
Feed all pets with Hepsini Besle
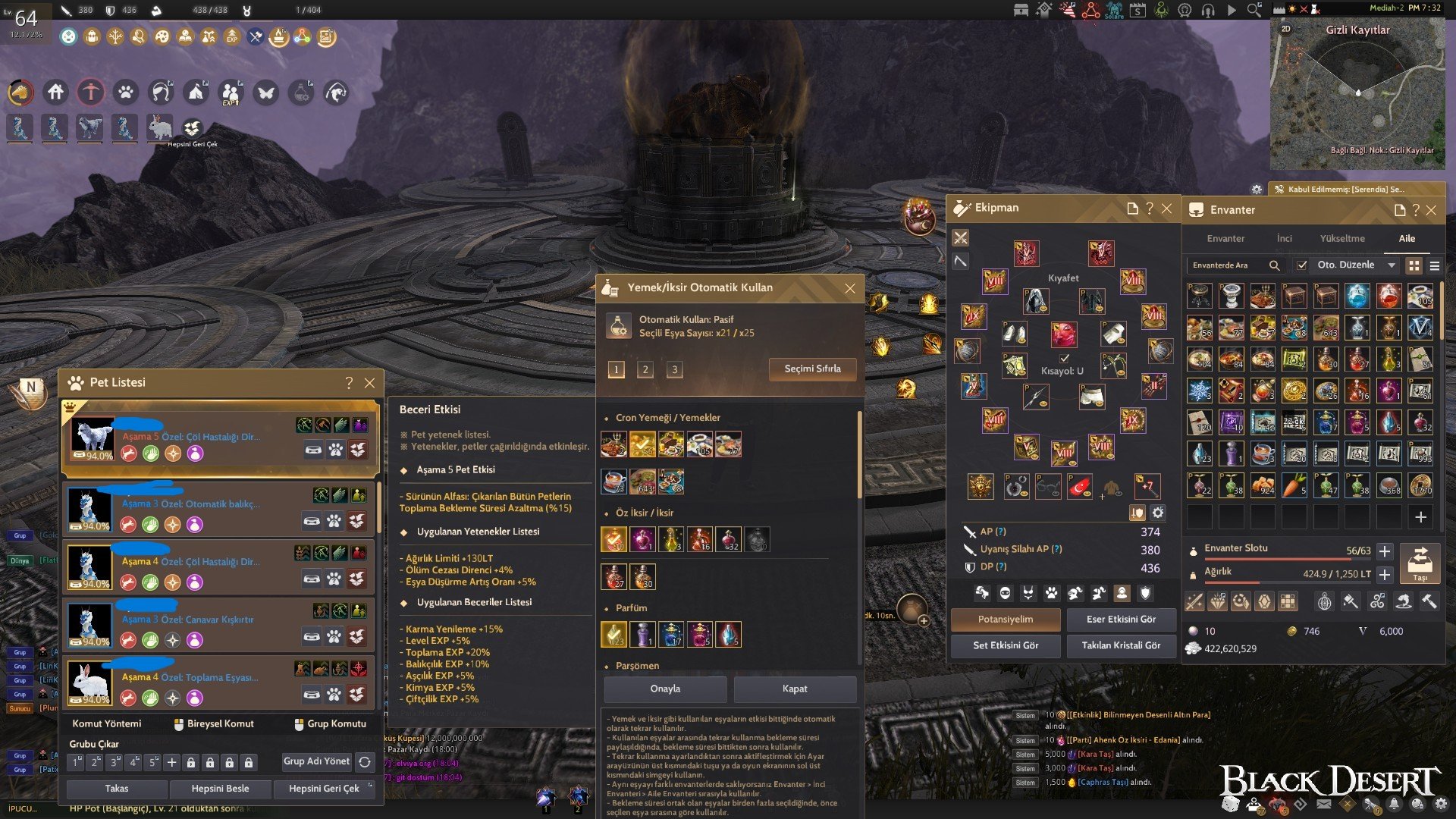[220, 789]
